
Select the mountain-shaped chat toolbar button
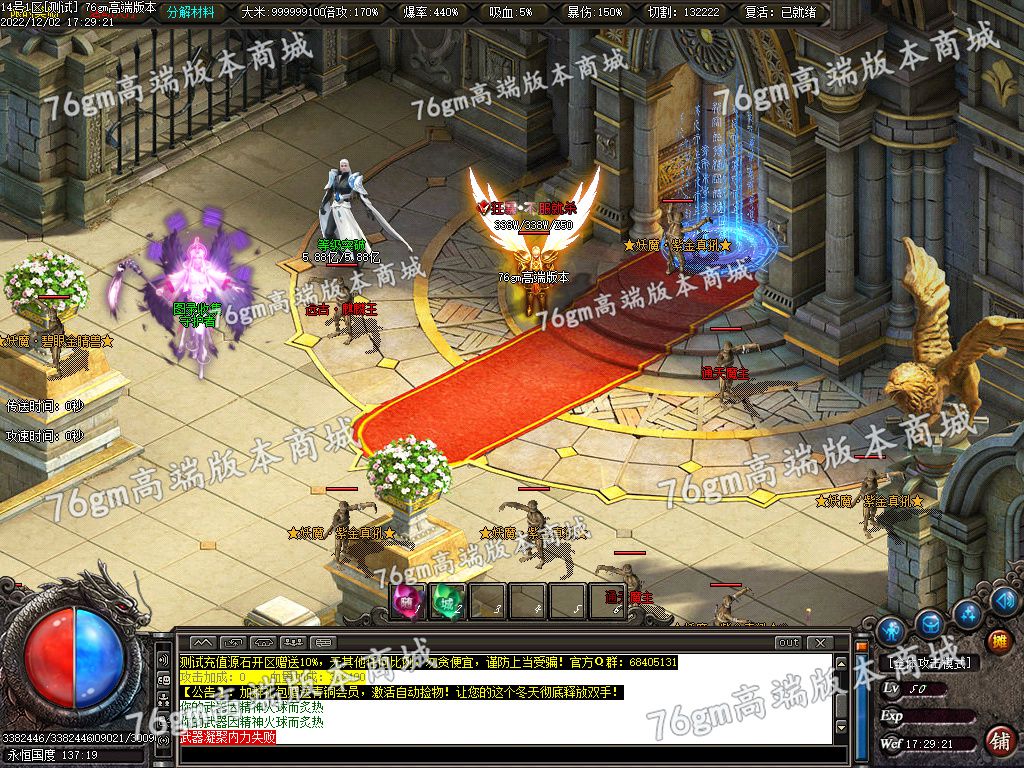(x=203, y=642)
